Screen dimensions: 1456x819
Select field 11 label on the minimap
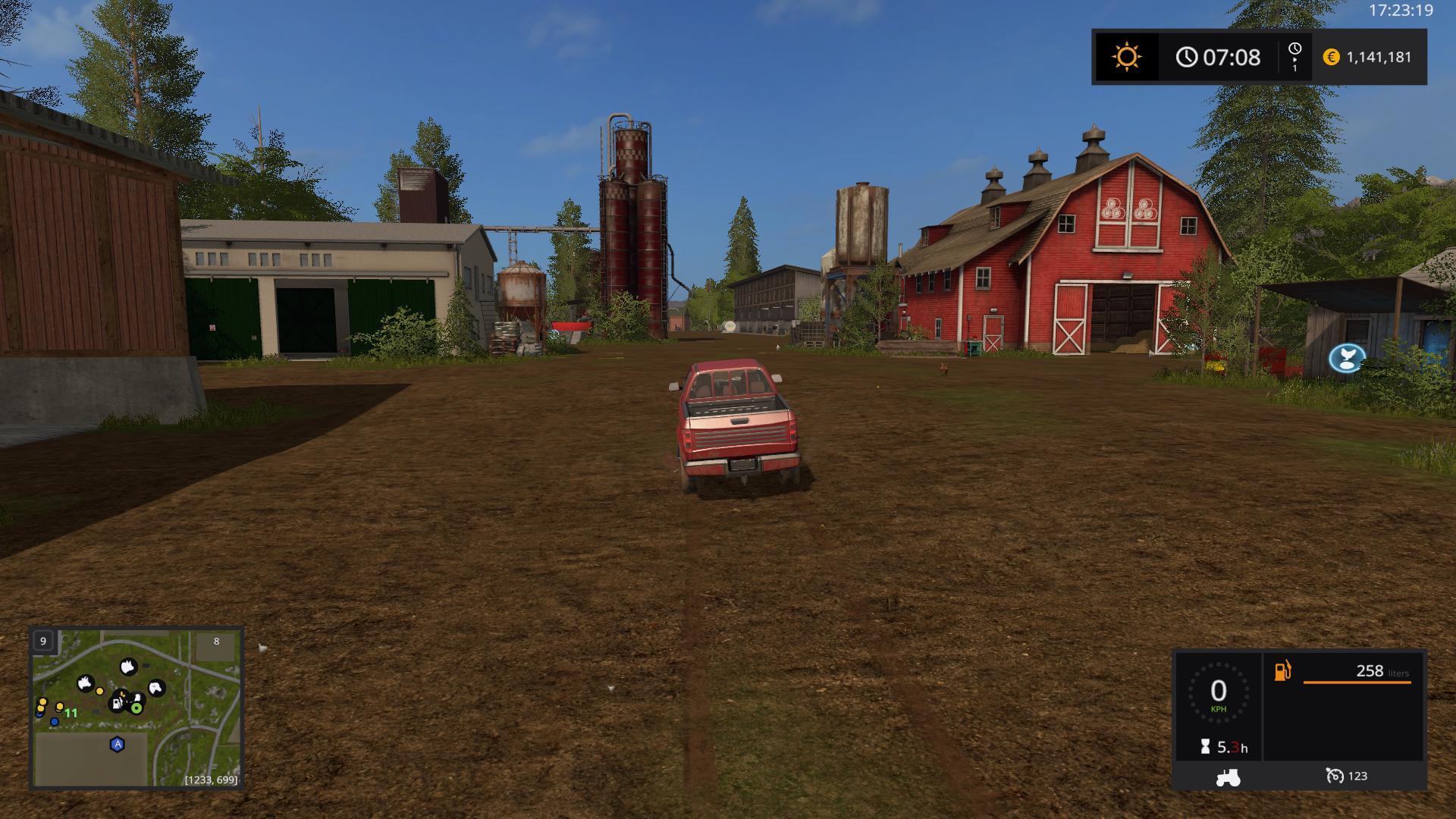tap(71, 713)
